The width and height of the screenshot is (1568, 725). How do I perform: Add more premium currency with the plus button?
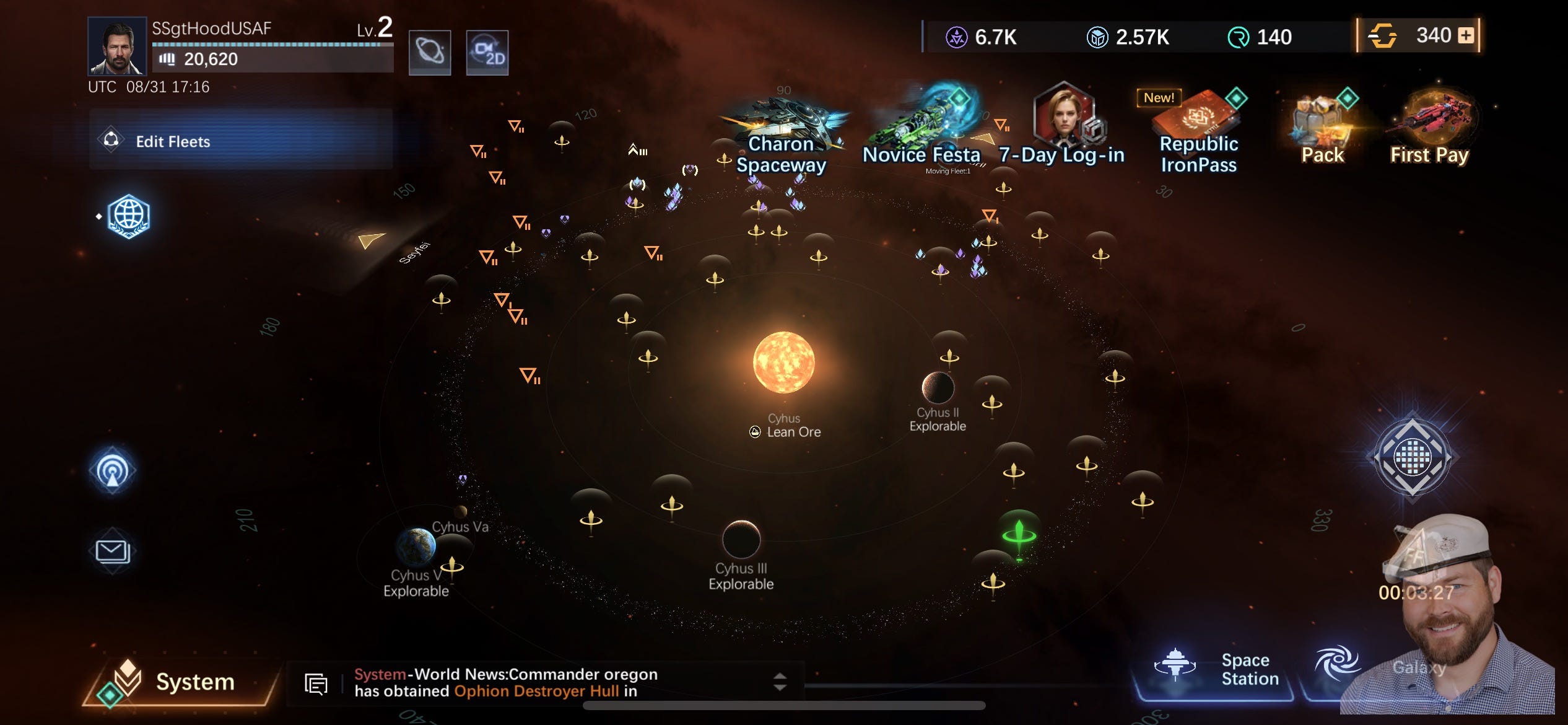(1466, 35)
